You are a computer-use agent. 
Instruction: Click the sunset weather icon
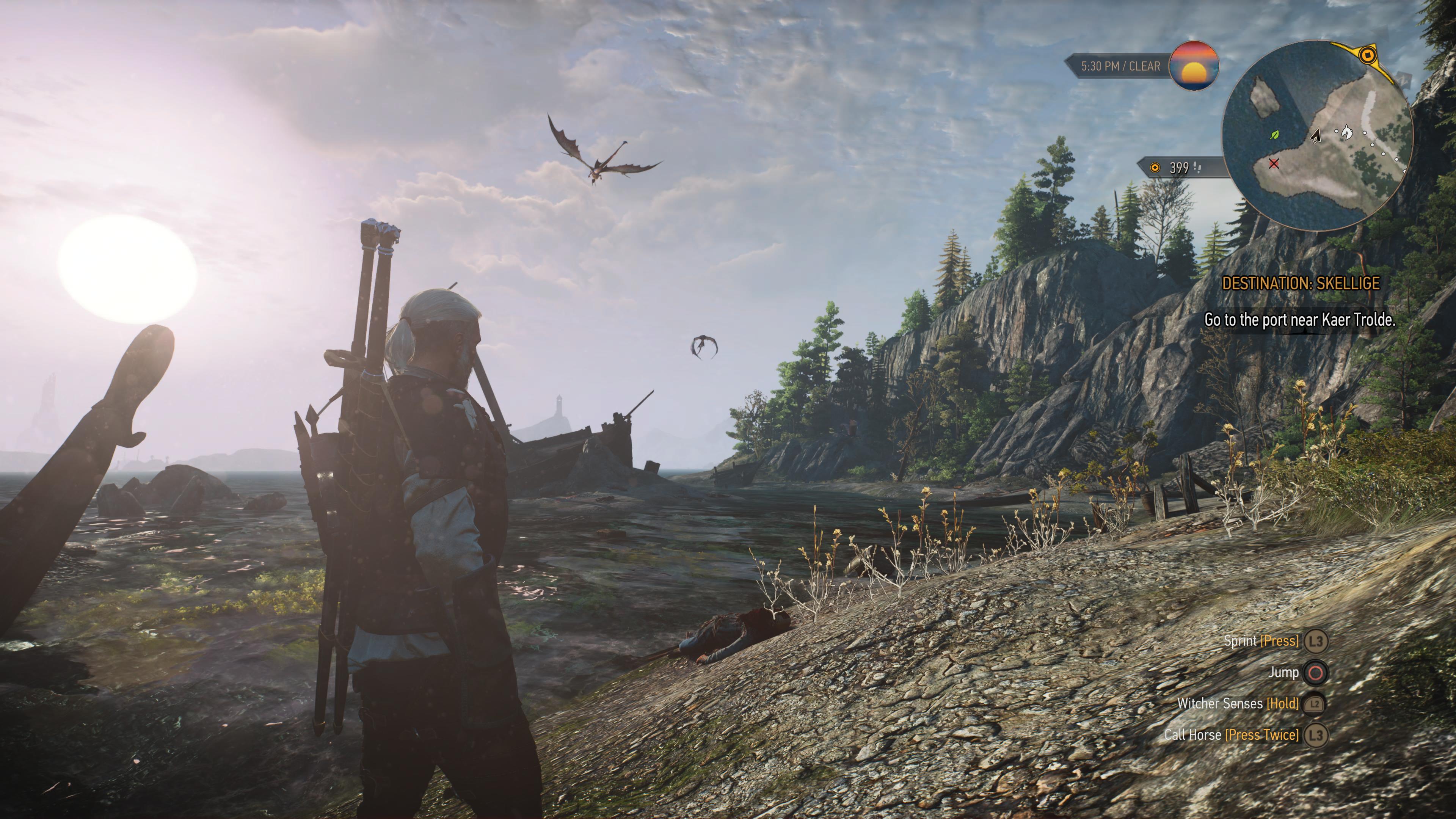click(1193, 66)
